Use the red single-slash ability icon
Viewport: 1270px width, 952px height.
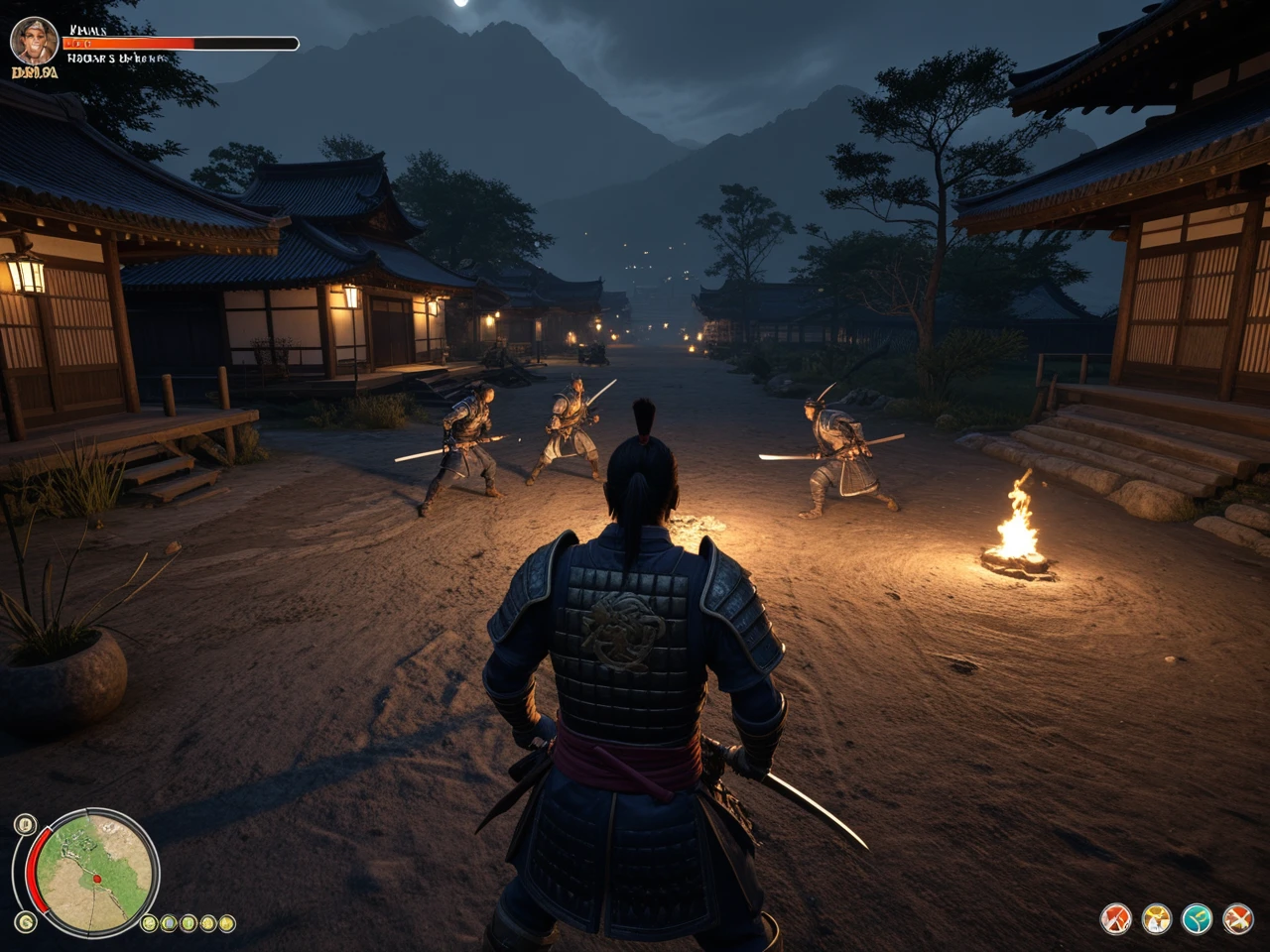(x=1116, y=919)
